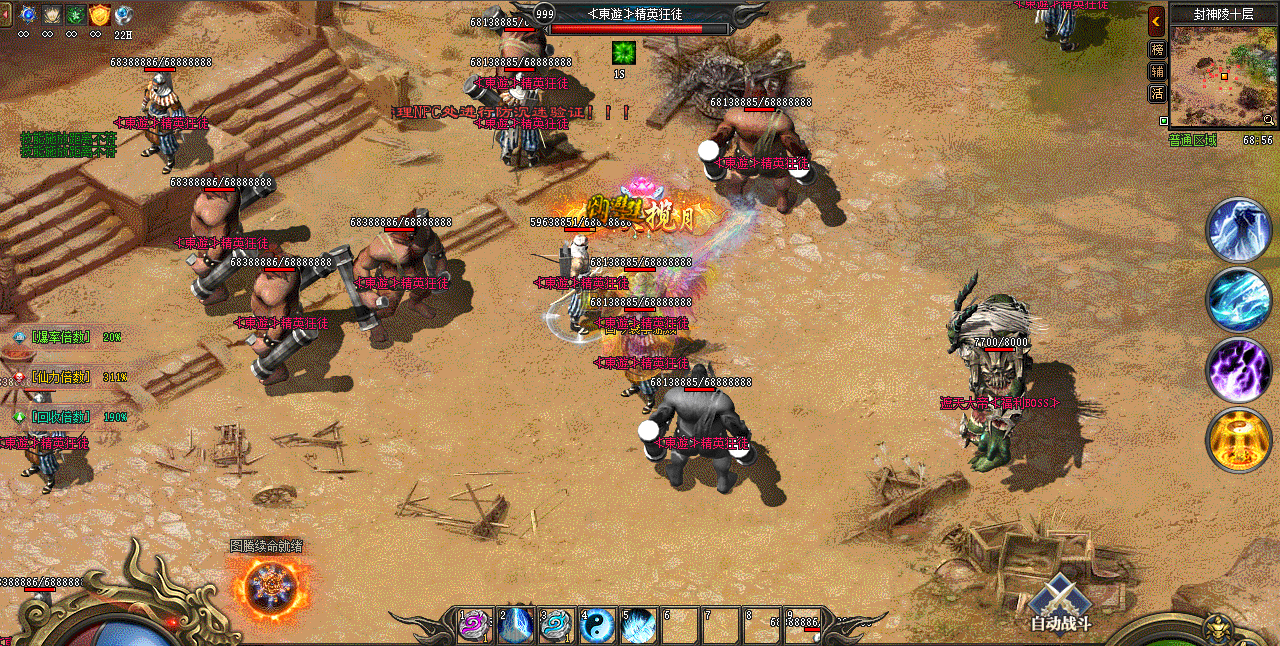Image resolution: width=1280 pixels, height=646 pixels.
Task: Open the 活 activity button
Action: click(1157, 93)
